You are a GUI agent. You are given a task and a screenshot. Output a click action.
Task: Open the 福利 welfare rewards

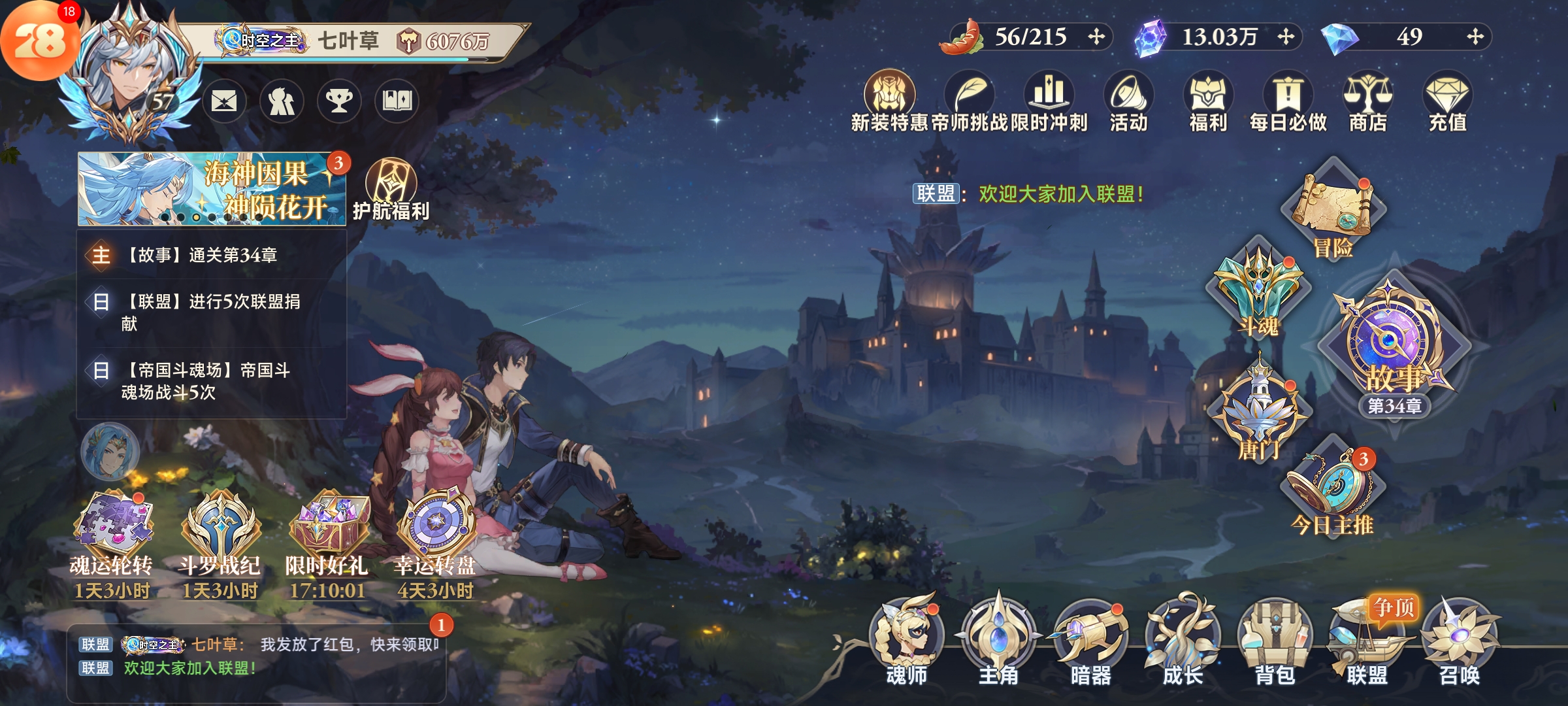point(1208,101)
